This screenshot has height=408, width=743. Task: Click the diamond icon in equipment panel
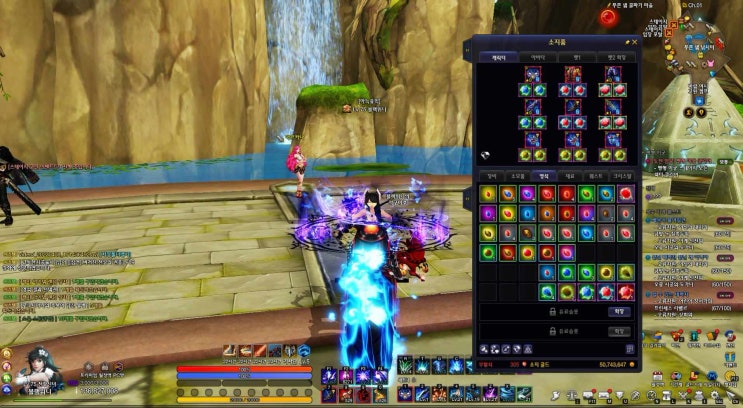485,154
